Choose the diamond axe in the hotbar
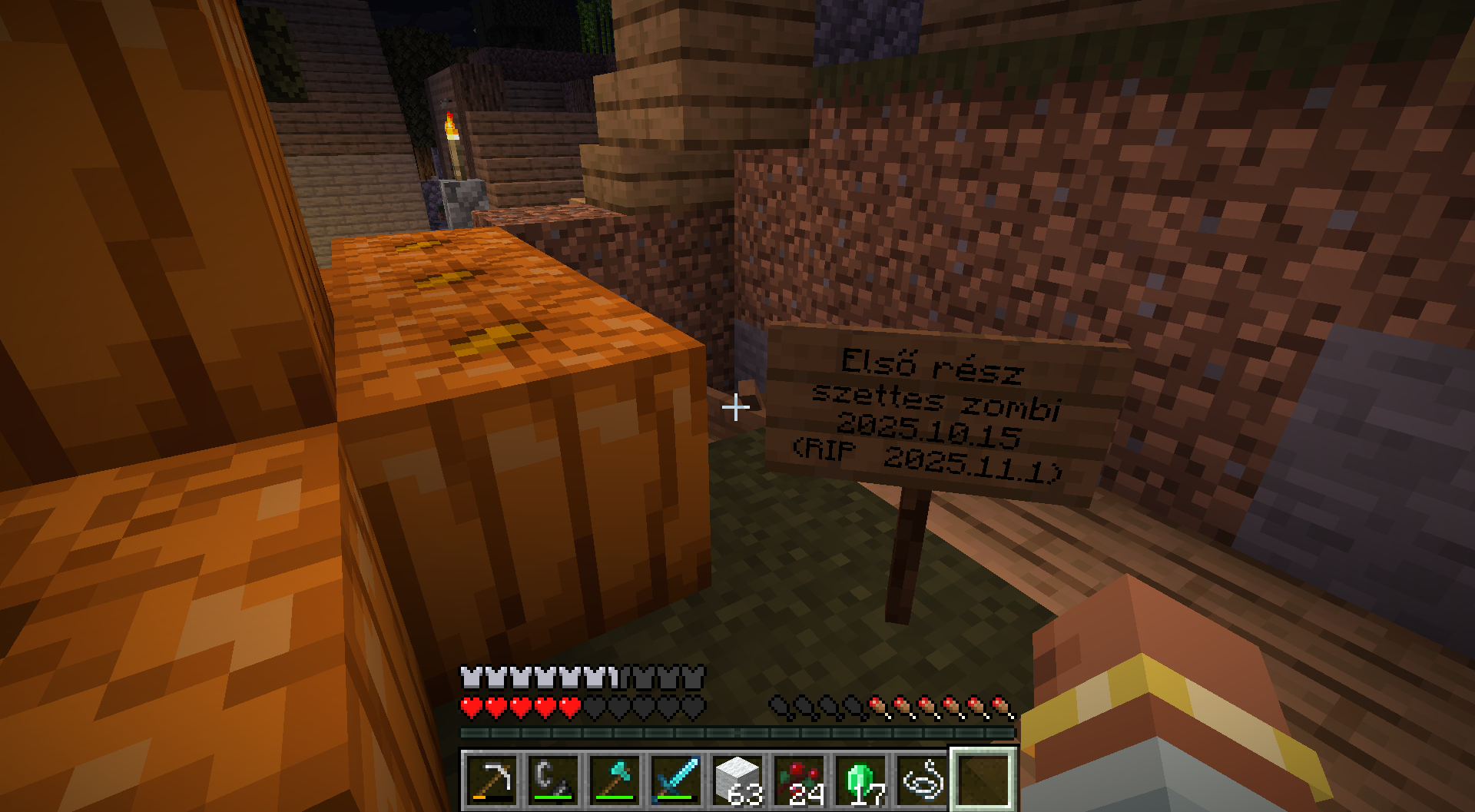The width and height of the screenshot is (1475, 812). (615, 781)
